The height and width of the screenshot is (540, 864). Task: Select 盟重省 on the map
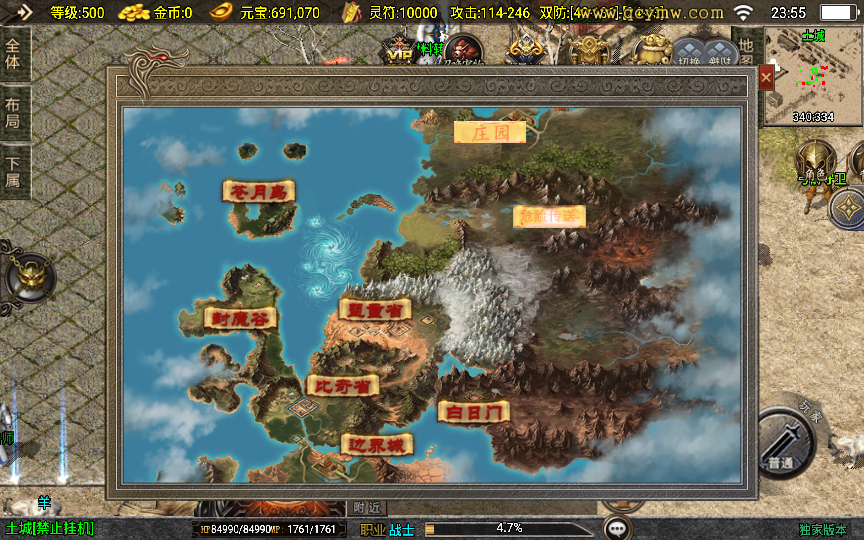(x=375, y=310)
